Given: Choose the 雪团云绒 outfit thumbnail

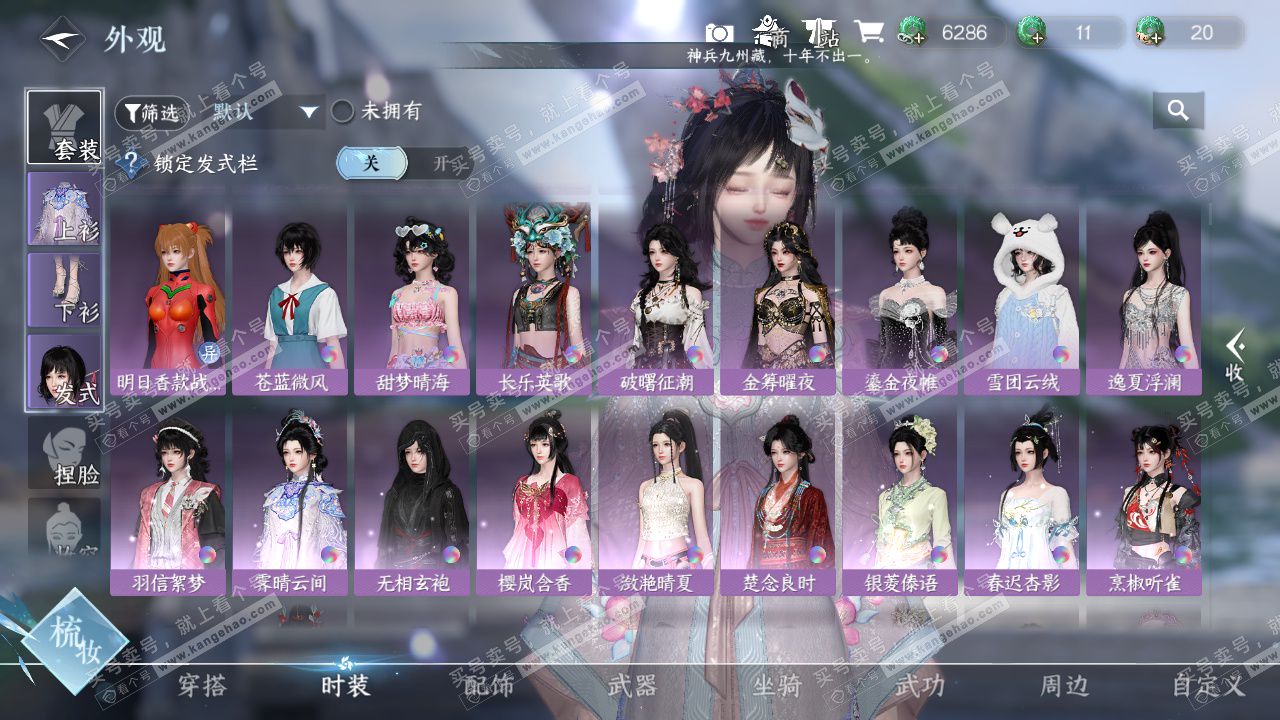Looking at the screenshot, I should pyautogui.click(x=1021, y=300).
